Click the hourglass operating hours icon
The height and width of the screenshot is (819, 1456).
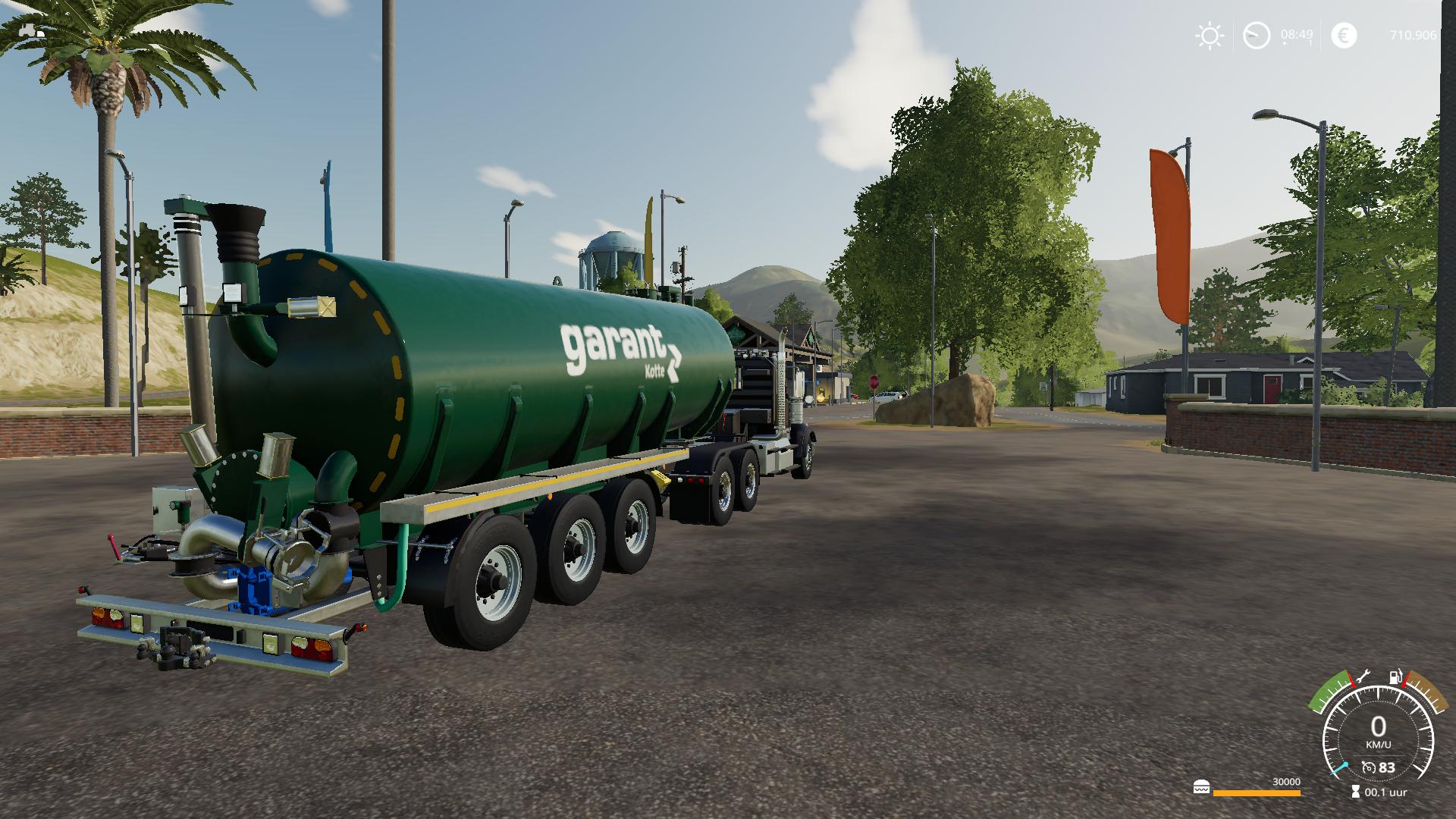point(1355,792)
